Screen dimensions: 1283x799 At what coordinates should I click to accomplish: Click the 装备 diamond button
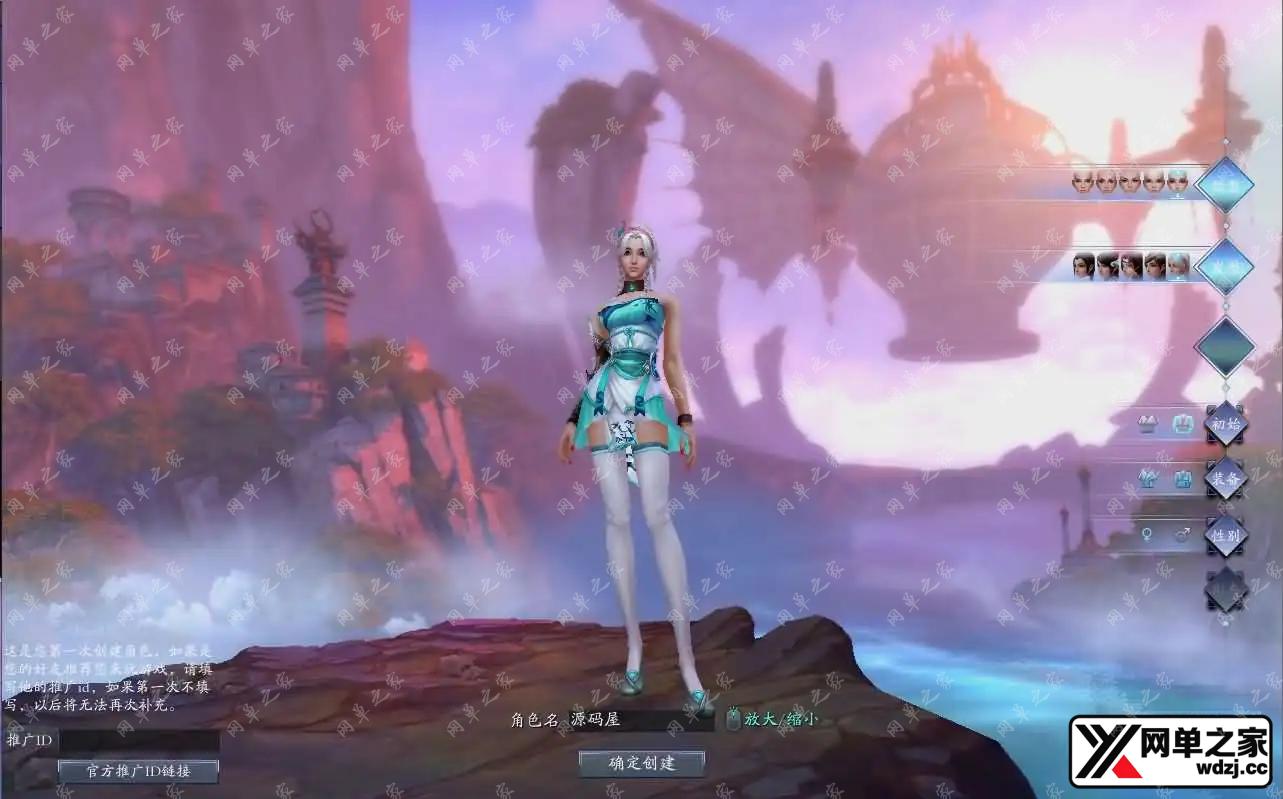pyautogui.click(x=1225, y=478)
